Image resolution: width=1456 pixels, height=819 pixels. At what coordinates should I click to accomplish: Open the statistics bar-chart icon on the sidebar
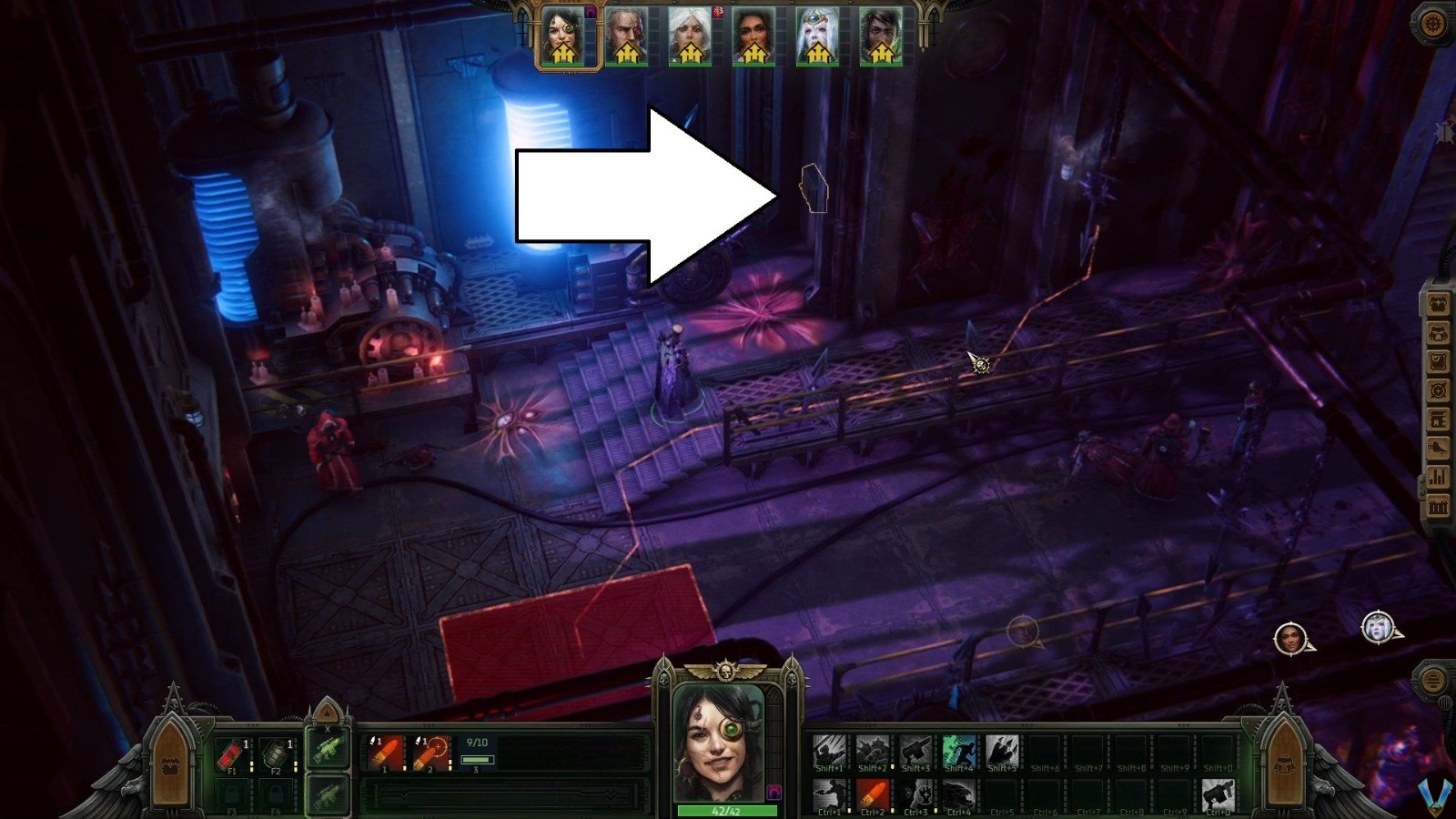[x=1438, y=477]
